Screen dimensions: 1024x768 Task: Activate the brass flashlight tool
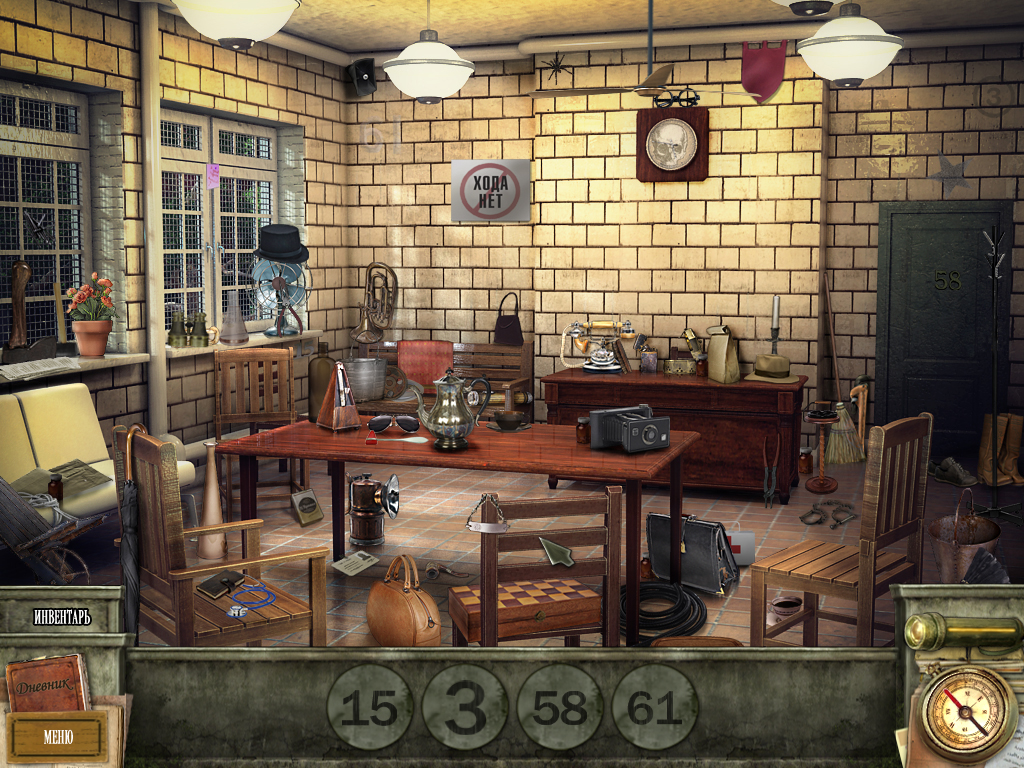956,631
